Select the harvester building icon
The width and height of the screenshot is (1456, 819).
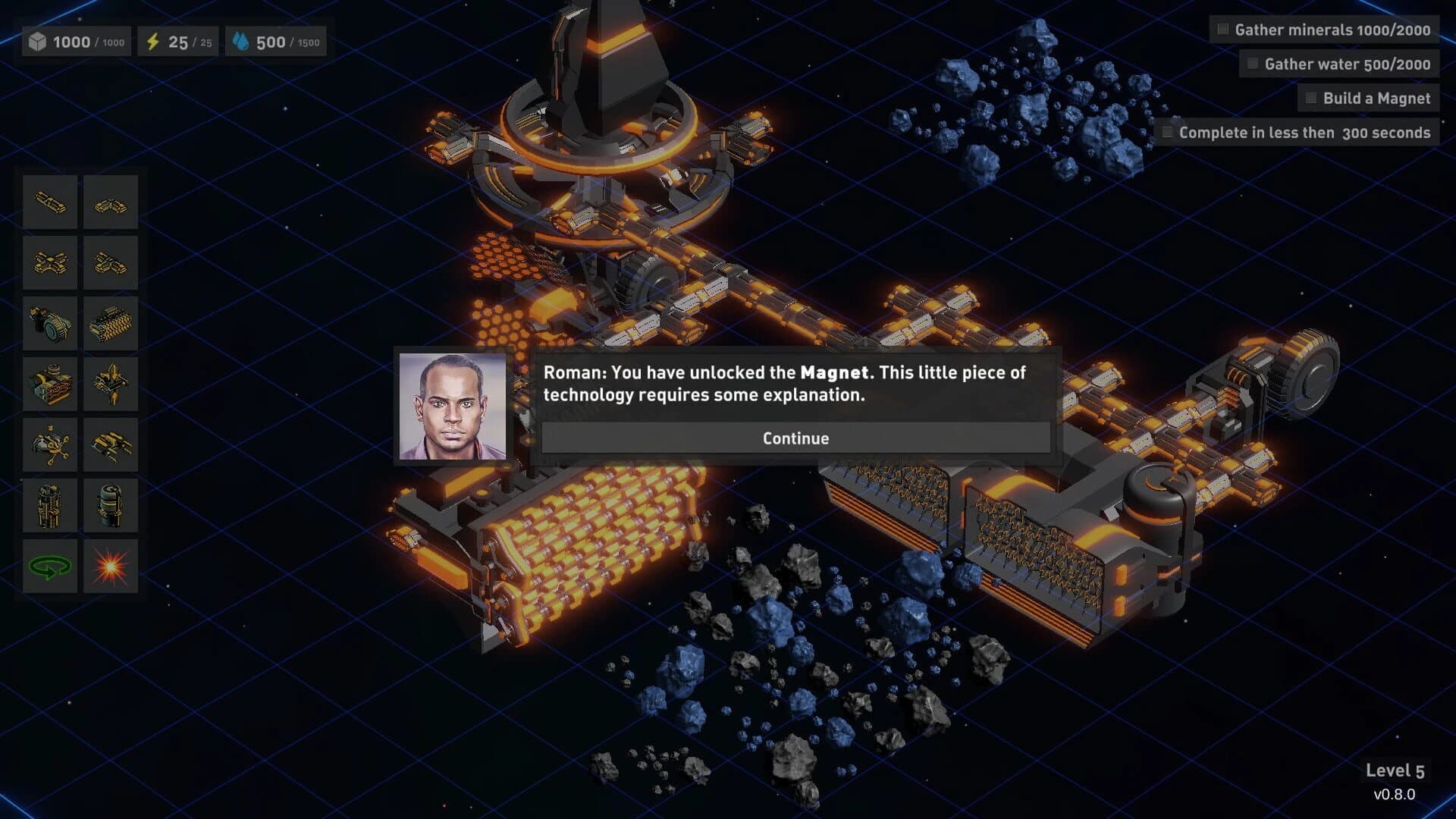point(111,323)
